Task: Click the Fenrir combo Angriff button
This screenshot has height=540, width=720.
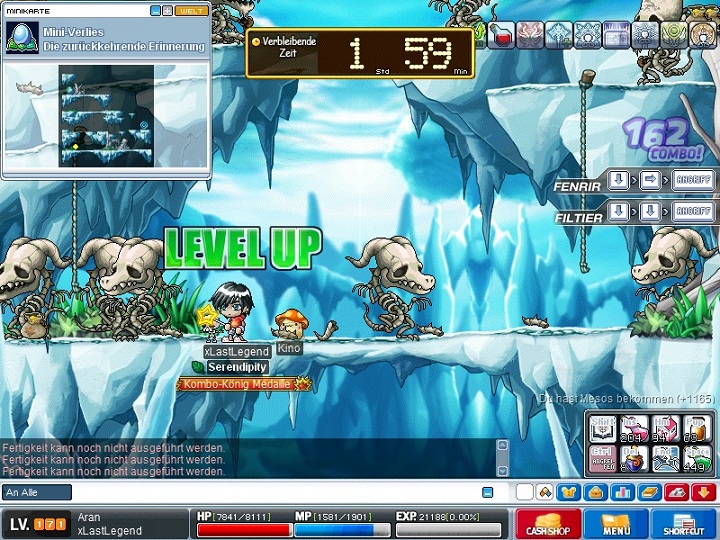Action: [x=693, y=181]
